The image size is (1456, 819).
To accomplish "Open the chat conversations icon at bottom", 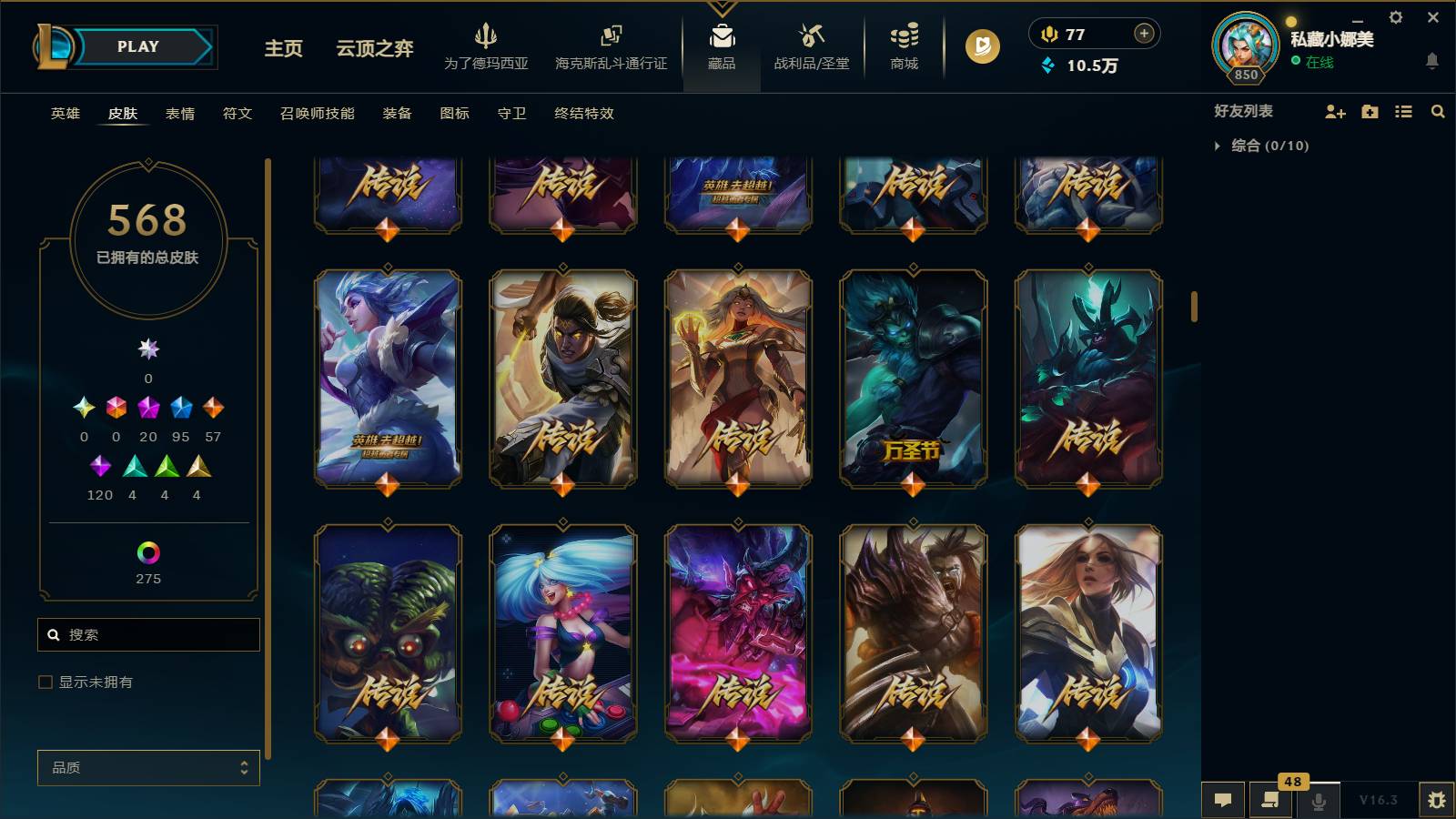I will (x=1223, y=801).
